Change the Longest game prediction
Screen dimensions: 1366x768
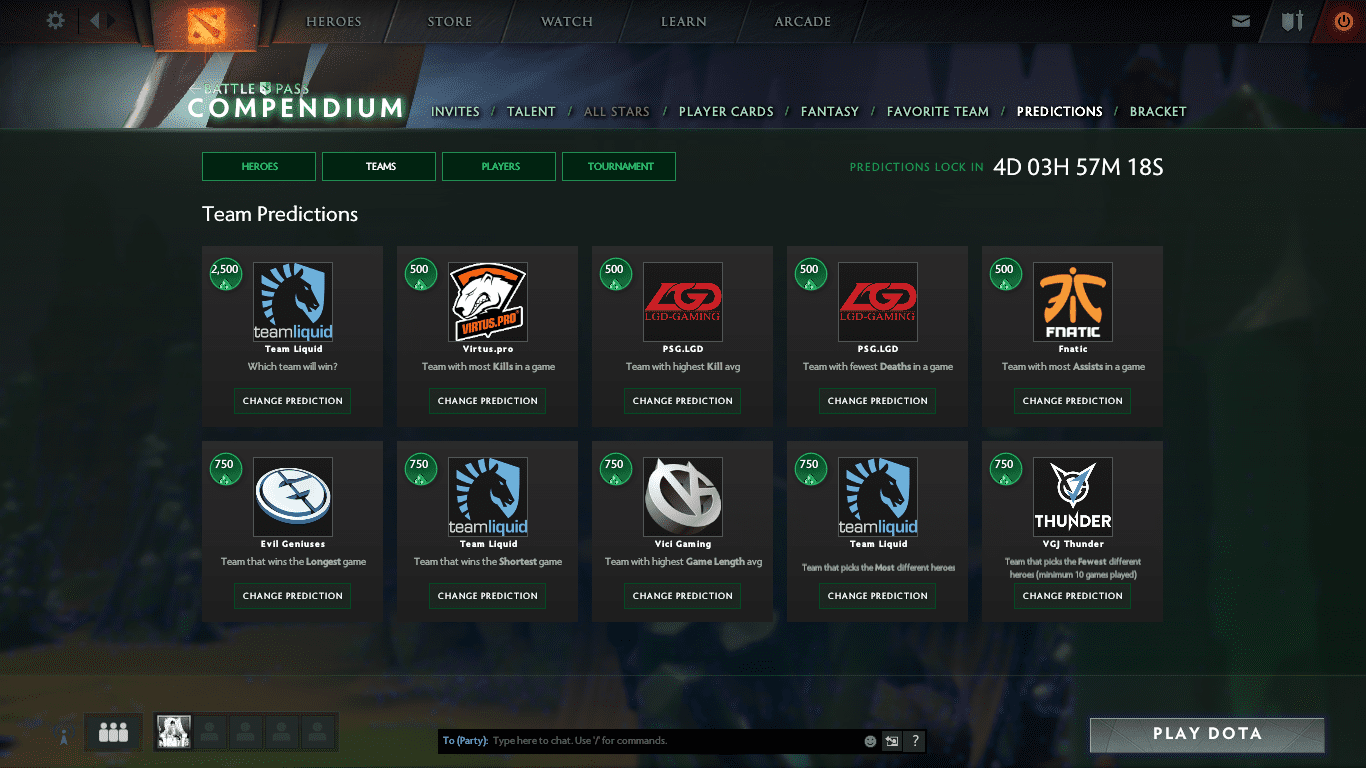pyautogui.click(x=292, y=596)
